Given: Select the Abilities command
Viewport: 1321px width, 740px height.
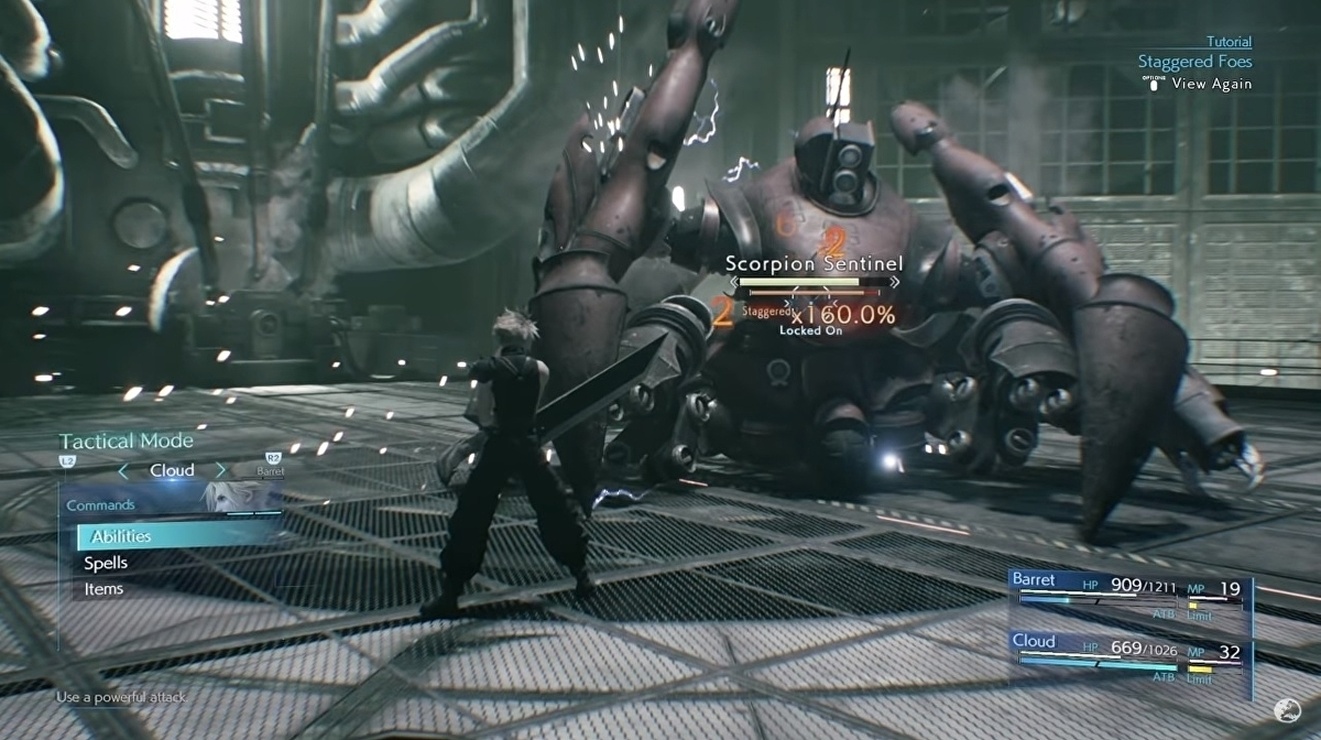Looking at the screenshot, I should (x=122, y=535).
